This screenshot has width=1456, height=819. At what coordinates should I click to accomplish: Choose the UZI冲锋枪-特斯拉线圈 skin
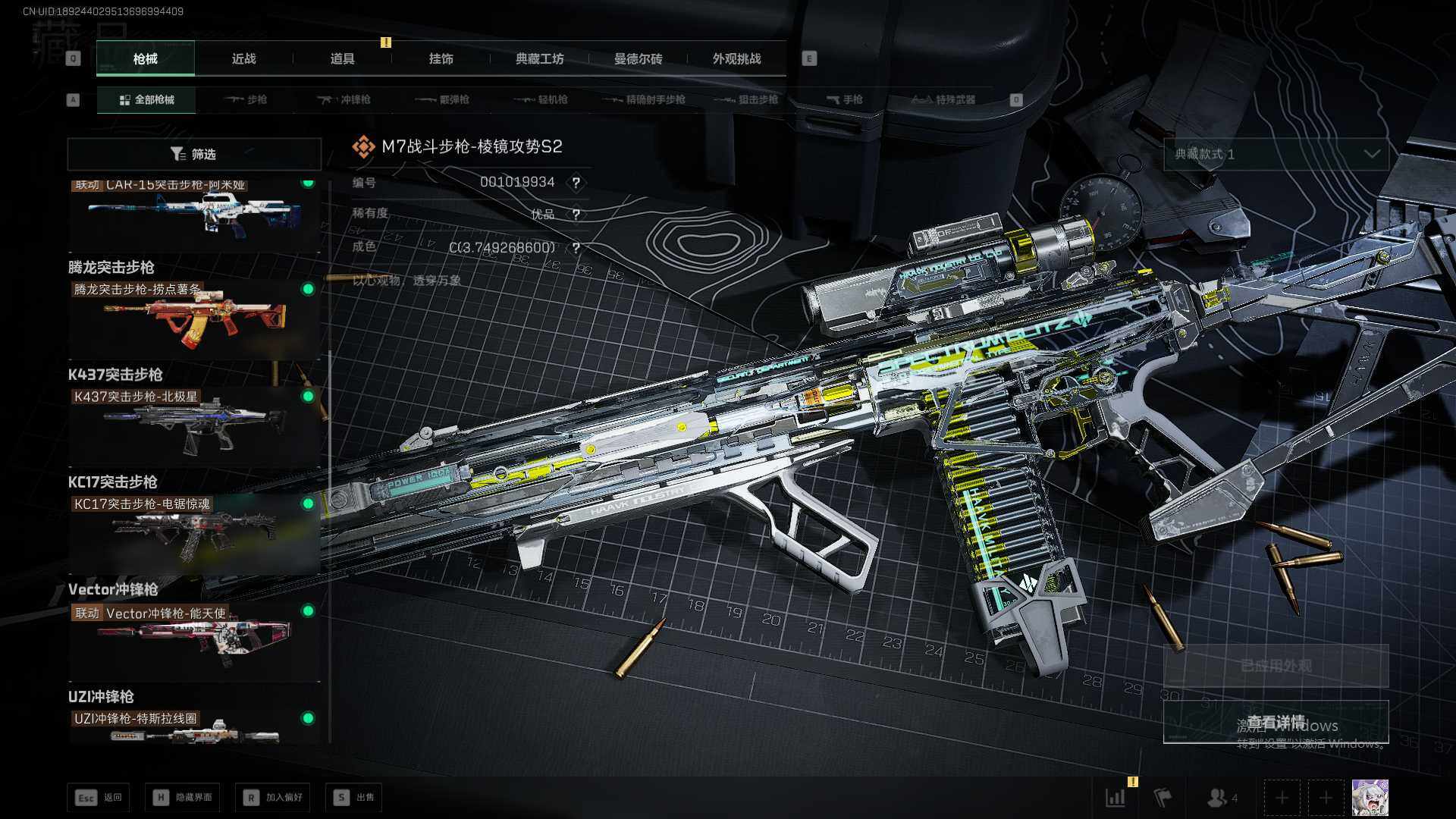point(194,726)
